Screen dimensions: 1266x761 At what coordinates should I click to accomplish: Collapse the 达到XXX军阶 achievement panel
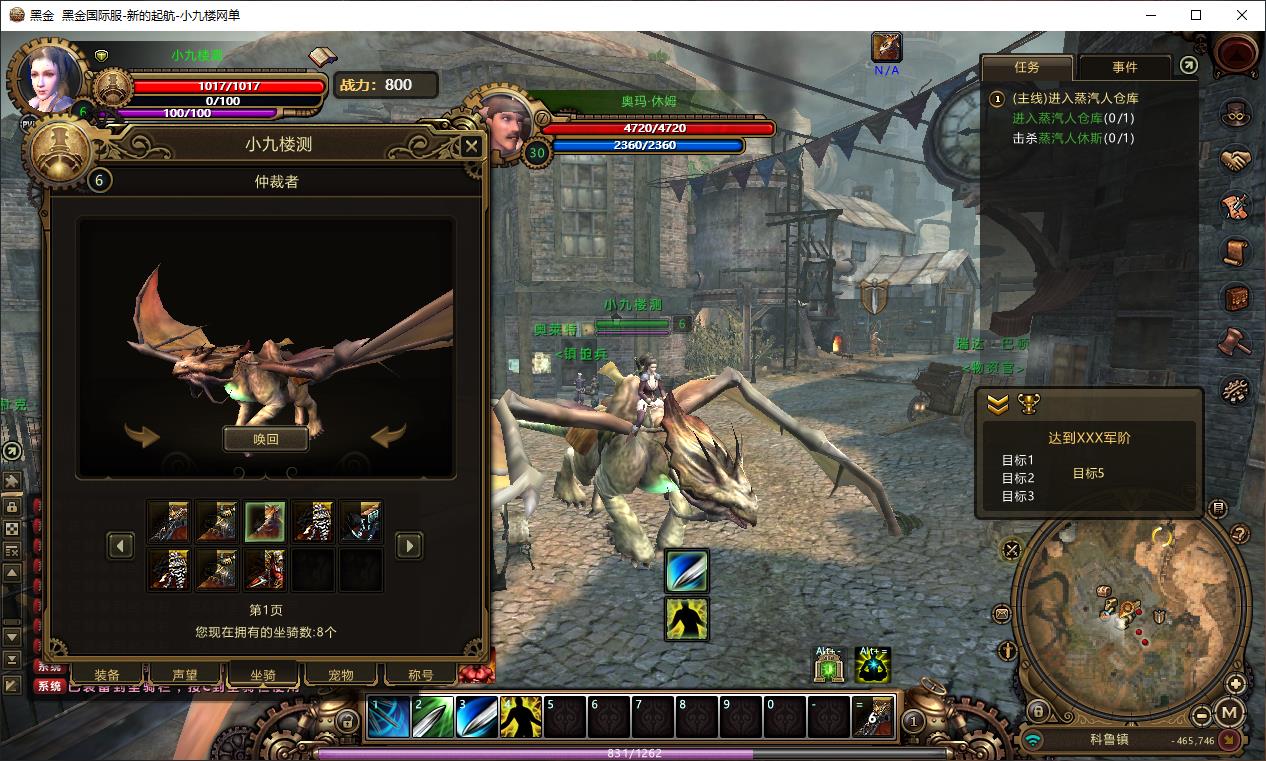point(998,404)
